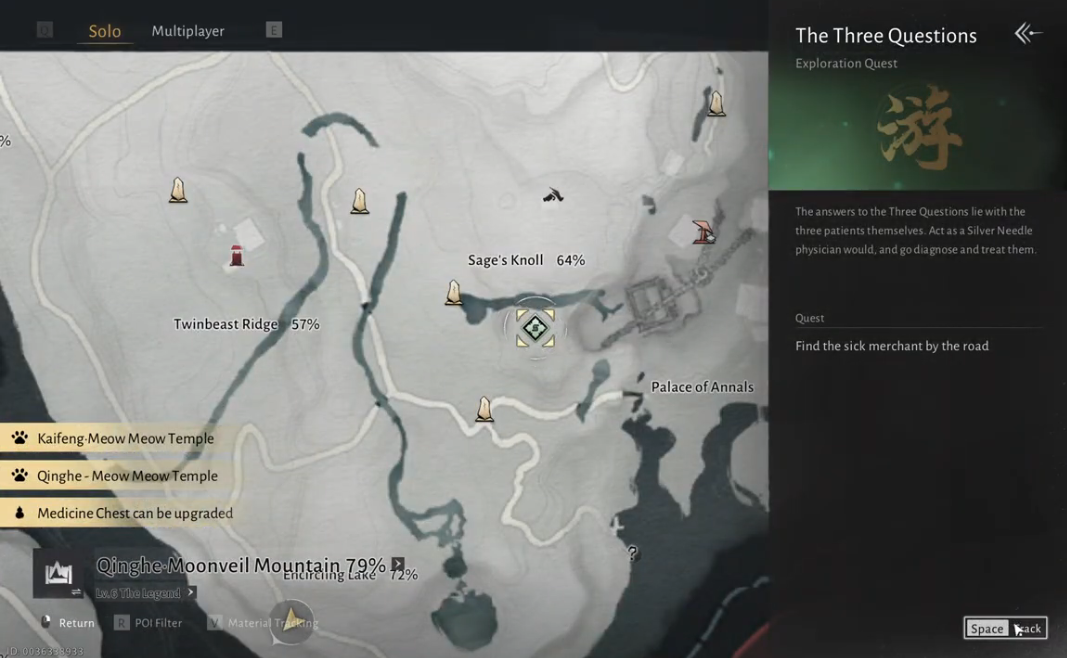Select the red pavilion marker on the map

click(x=704, y=231)
